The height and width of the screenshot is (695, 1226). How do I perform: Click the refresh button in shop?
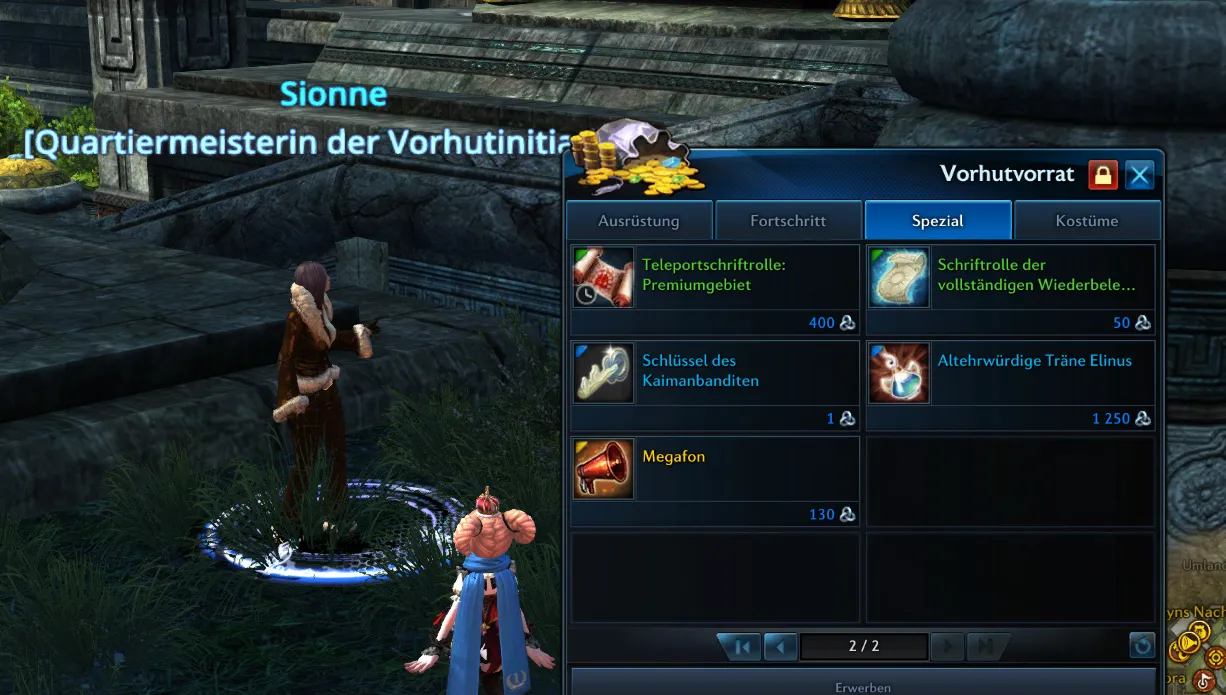pos(1142,646)
